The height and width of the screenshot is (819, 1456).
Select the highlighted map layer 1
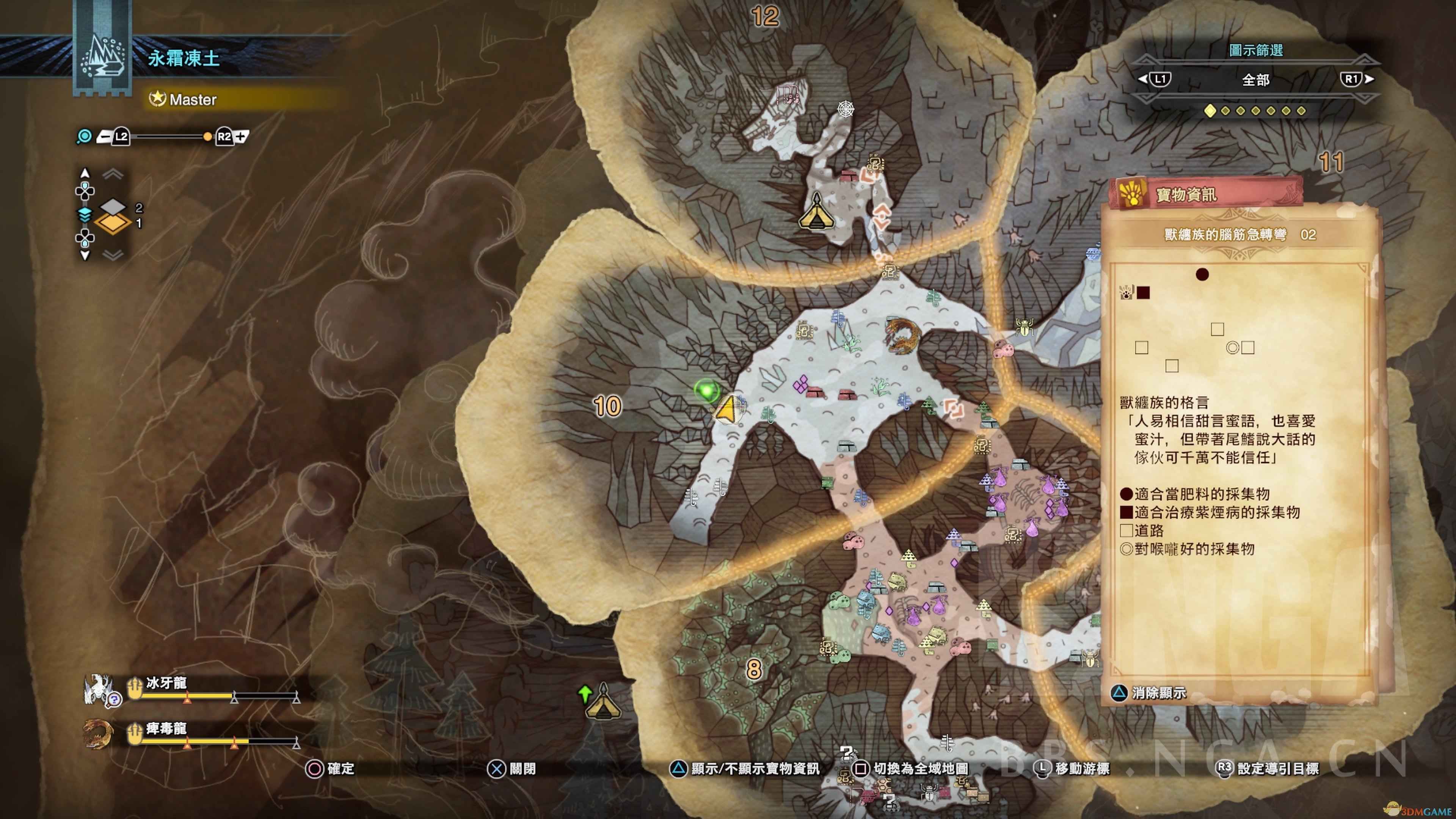(113, 223)
